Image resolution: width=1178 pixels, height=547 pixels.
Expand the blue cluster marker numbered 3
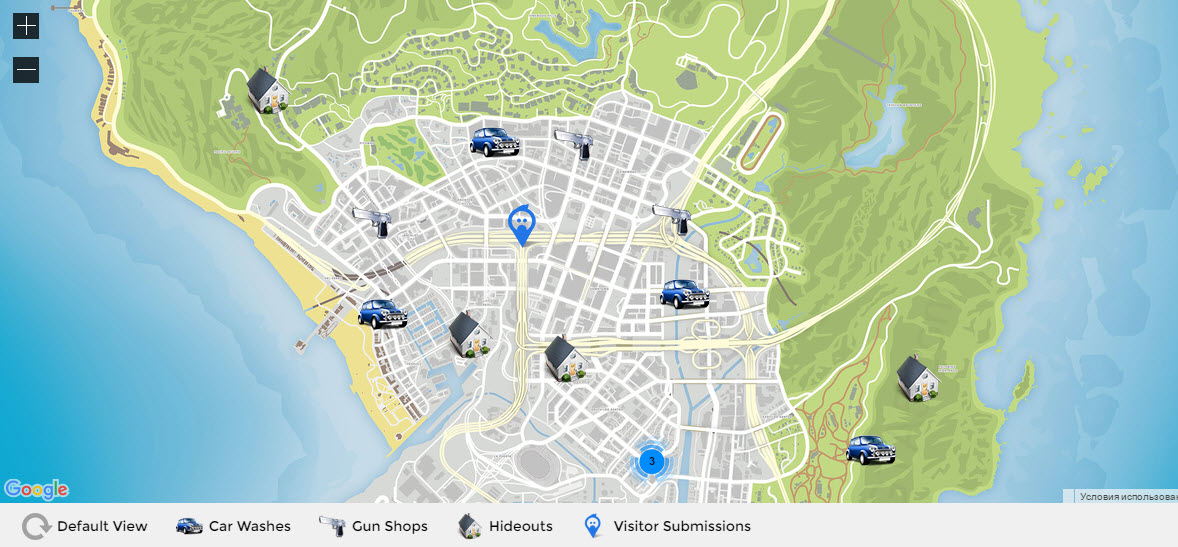pyautogui.click(x=651, y=461)
